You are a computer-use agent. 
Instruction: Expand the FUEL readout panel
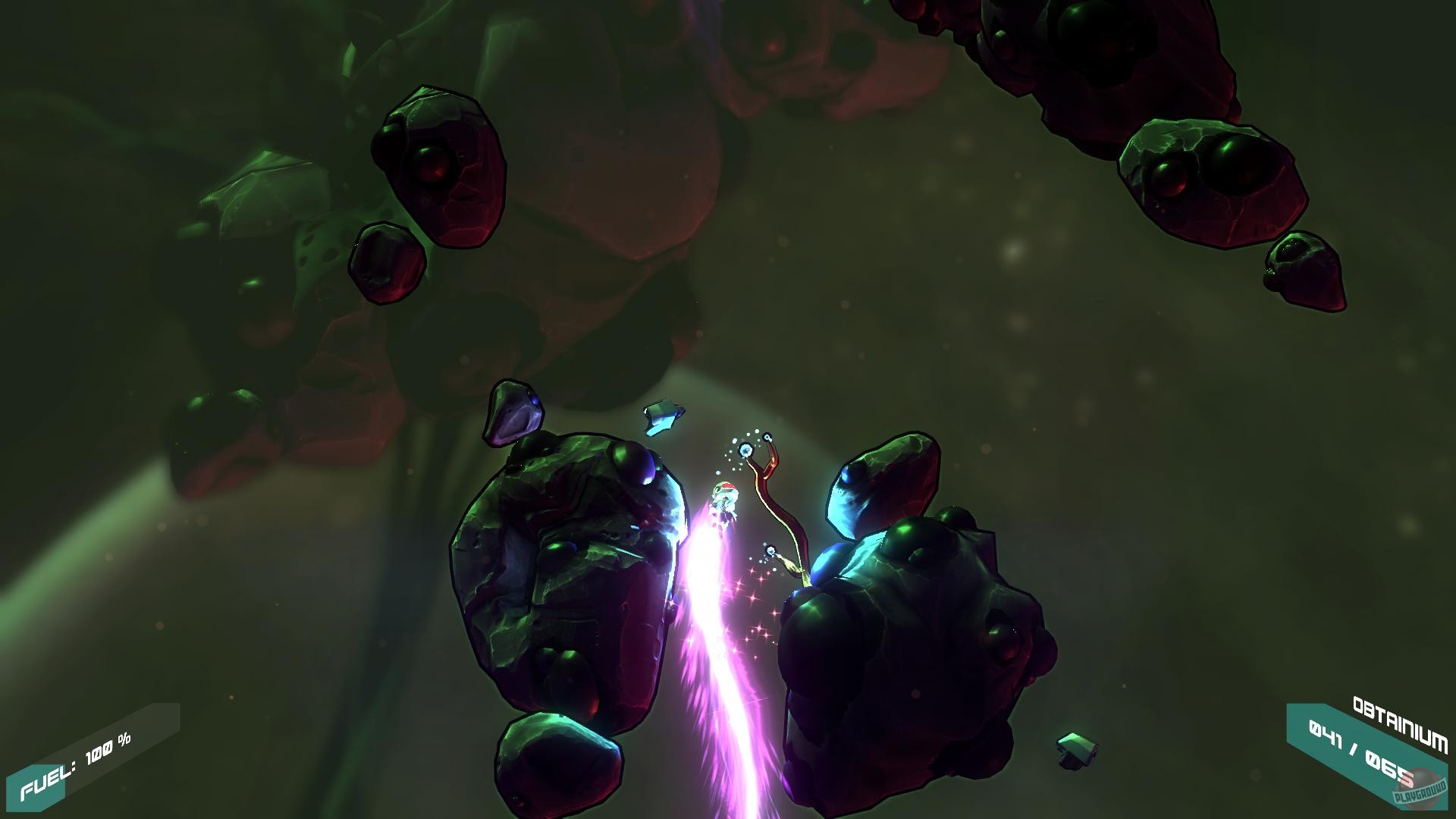(83, 766)
